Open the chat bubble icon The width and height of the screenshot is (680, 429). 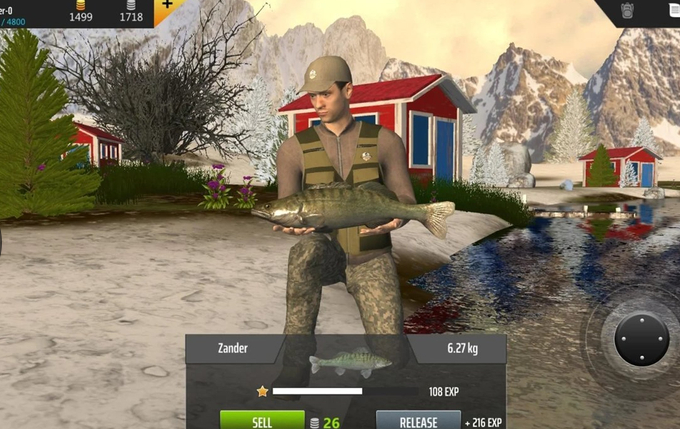coord(673,8)
